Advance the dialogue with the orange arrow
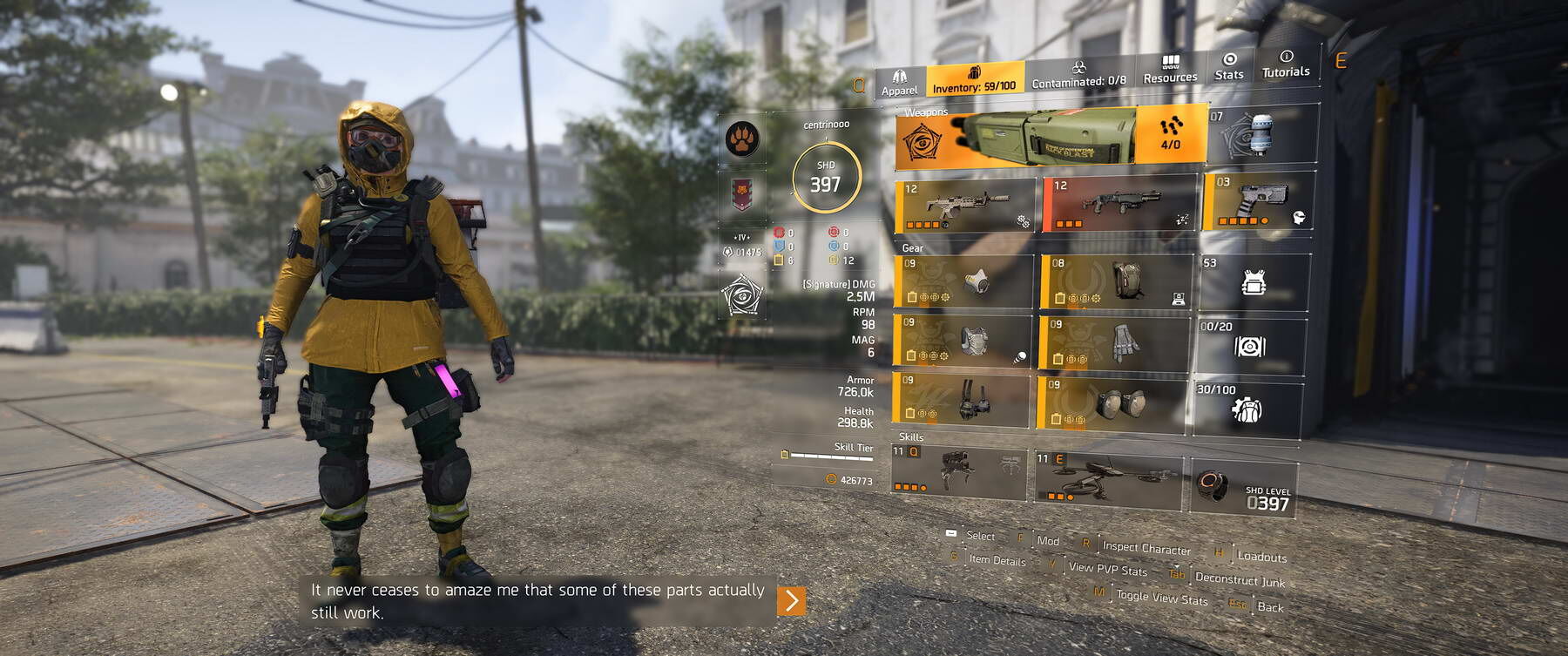This screenshot has height=656, width=1568. pyautogui.click(x=791, y=600)
